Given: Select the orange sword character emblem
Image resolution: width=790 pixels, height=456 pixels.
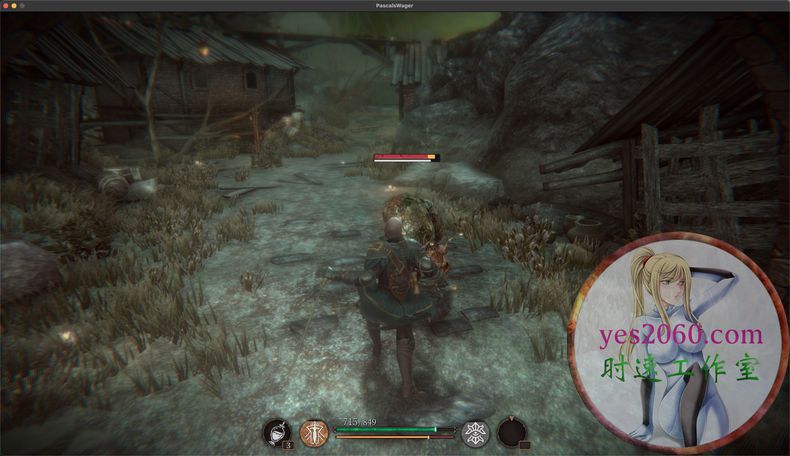Looking at the screenshot, I should pyautogui.click(x=314, y=433).
